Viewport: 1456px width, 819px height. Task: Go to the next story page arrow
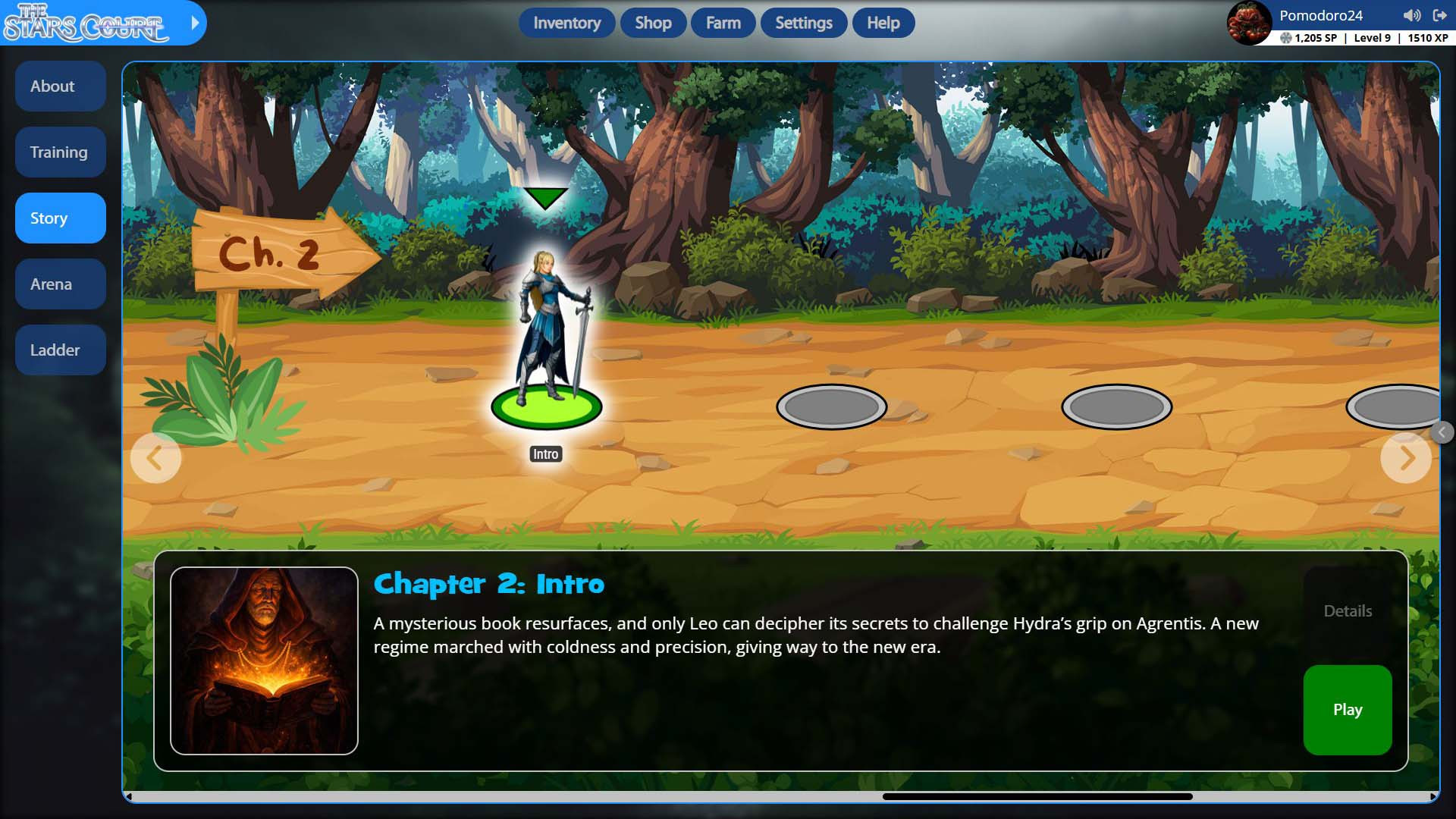pos(1406,458)
